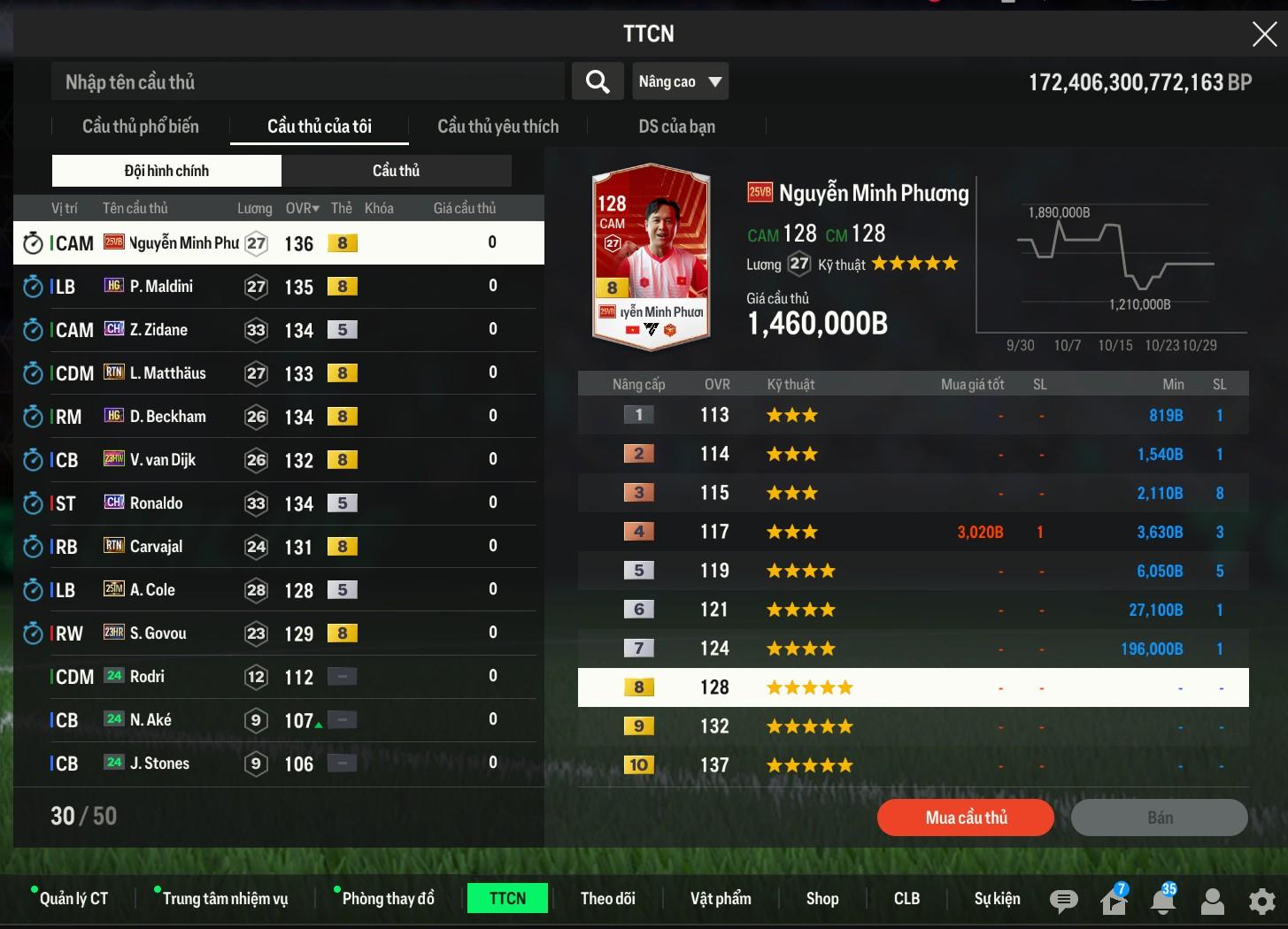Open the DS của bạn tab
The width and height of the screenshot is (1288, 929).
coord(676,127)
